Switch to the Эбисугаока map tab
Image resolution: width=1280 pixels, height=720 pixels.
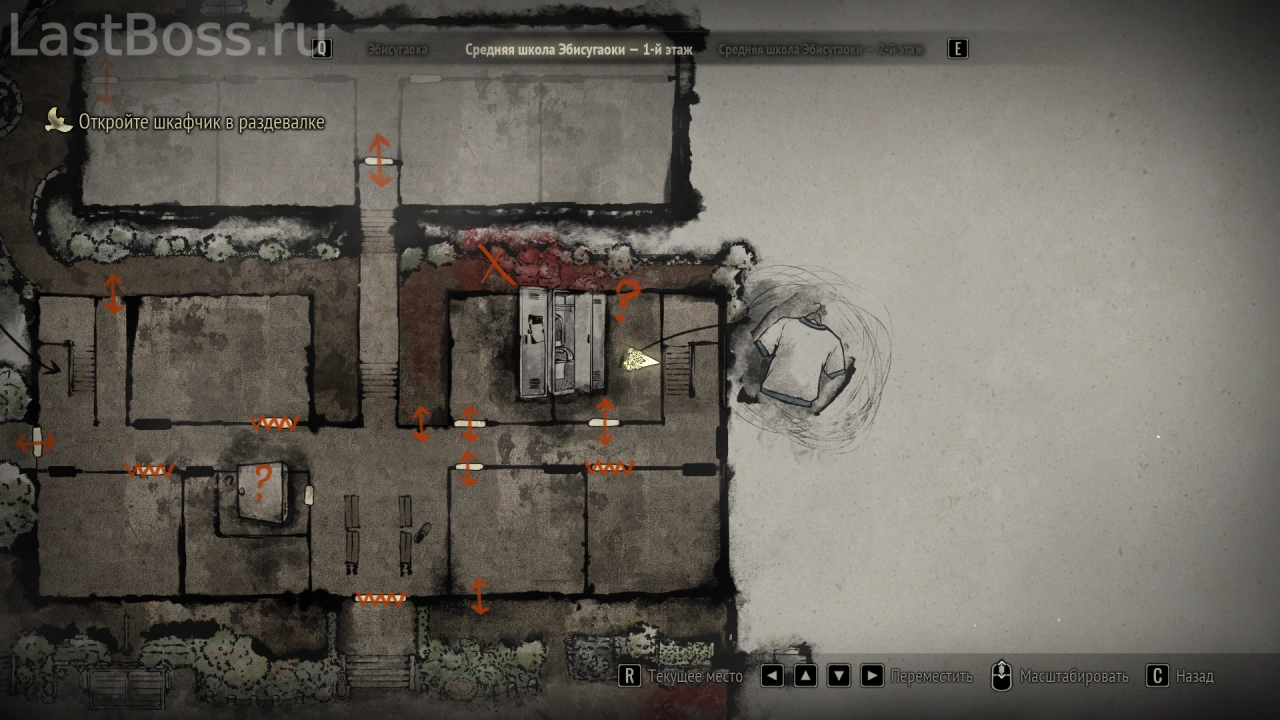tap(397, 49)
